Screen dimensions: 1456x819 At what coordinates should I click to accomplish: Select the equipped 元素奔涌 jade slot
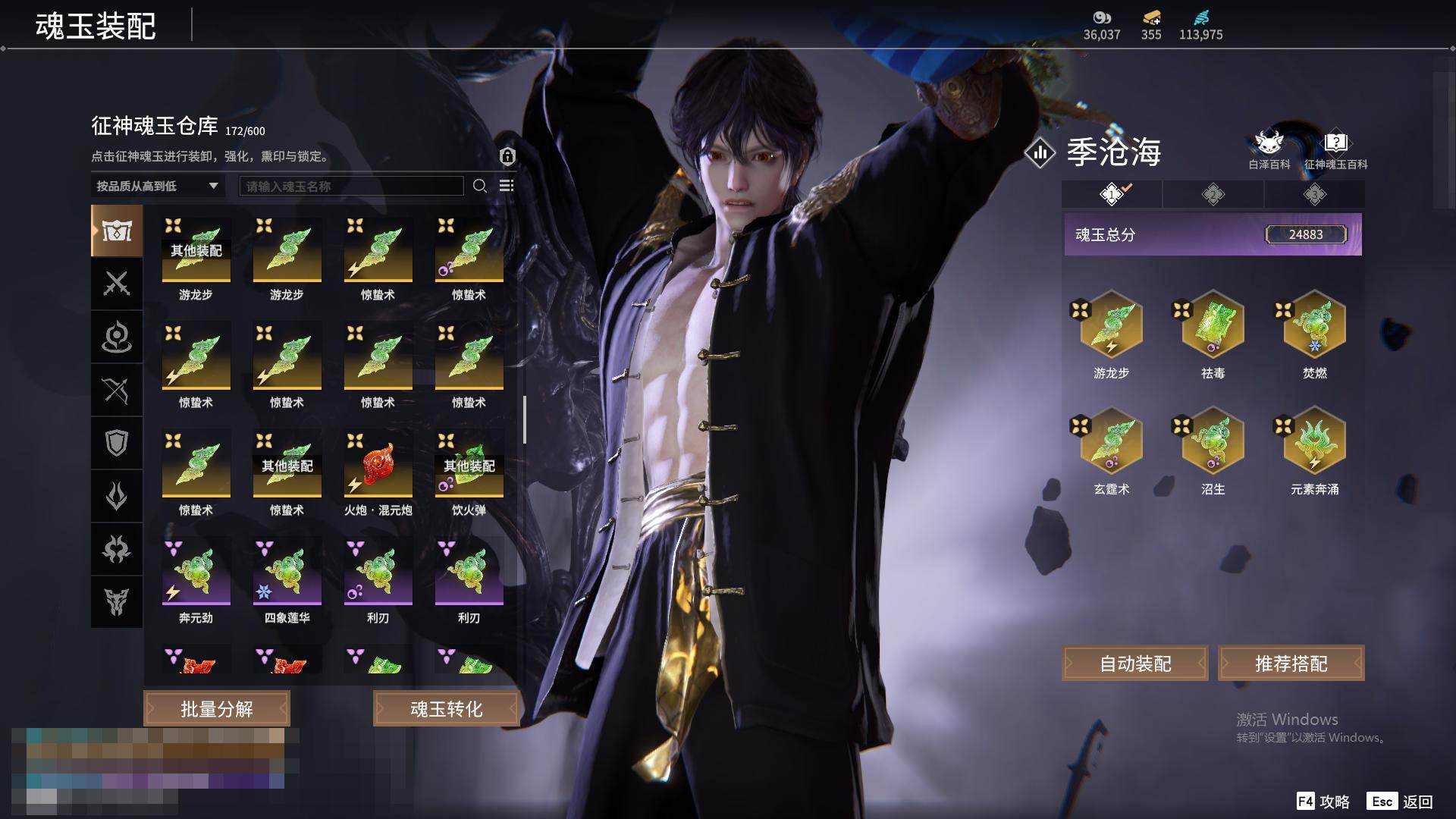point(1314,441)
